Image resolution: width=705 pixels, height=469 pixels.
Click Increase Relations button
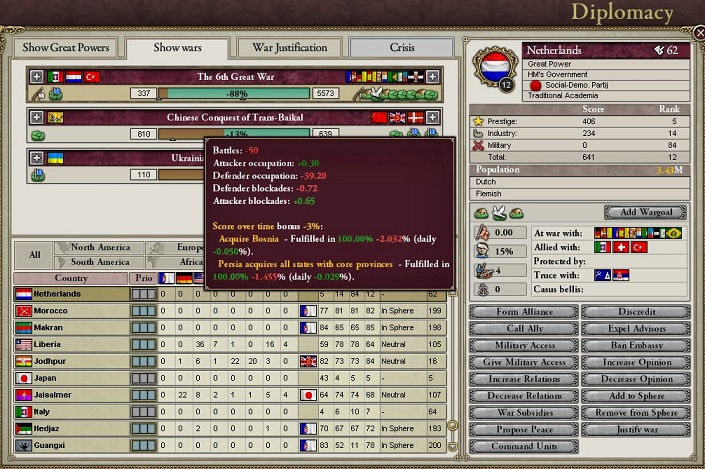point(524,379)
